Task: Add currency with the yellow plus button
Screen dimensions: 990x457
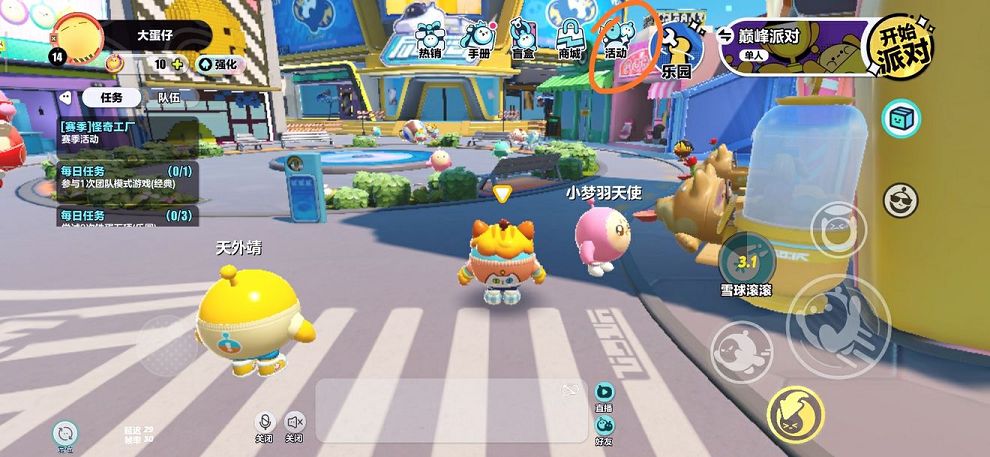Action: point(178,64)
